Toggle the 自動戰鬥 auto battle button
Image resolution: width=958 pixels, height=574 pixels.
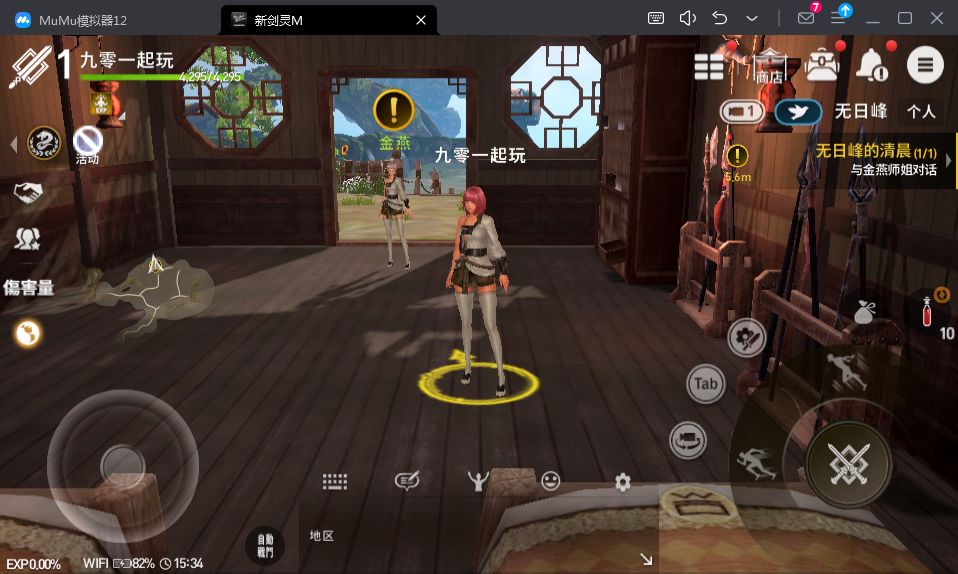[264, 545]
